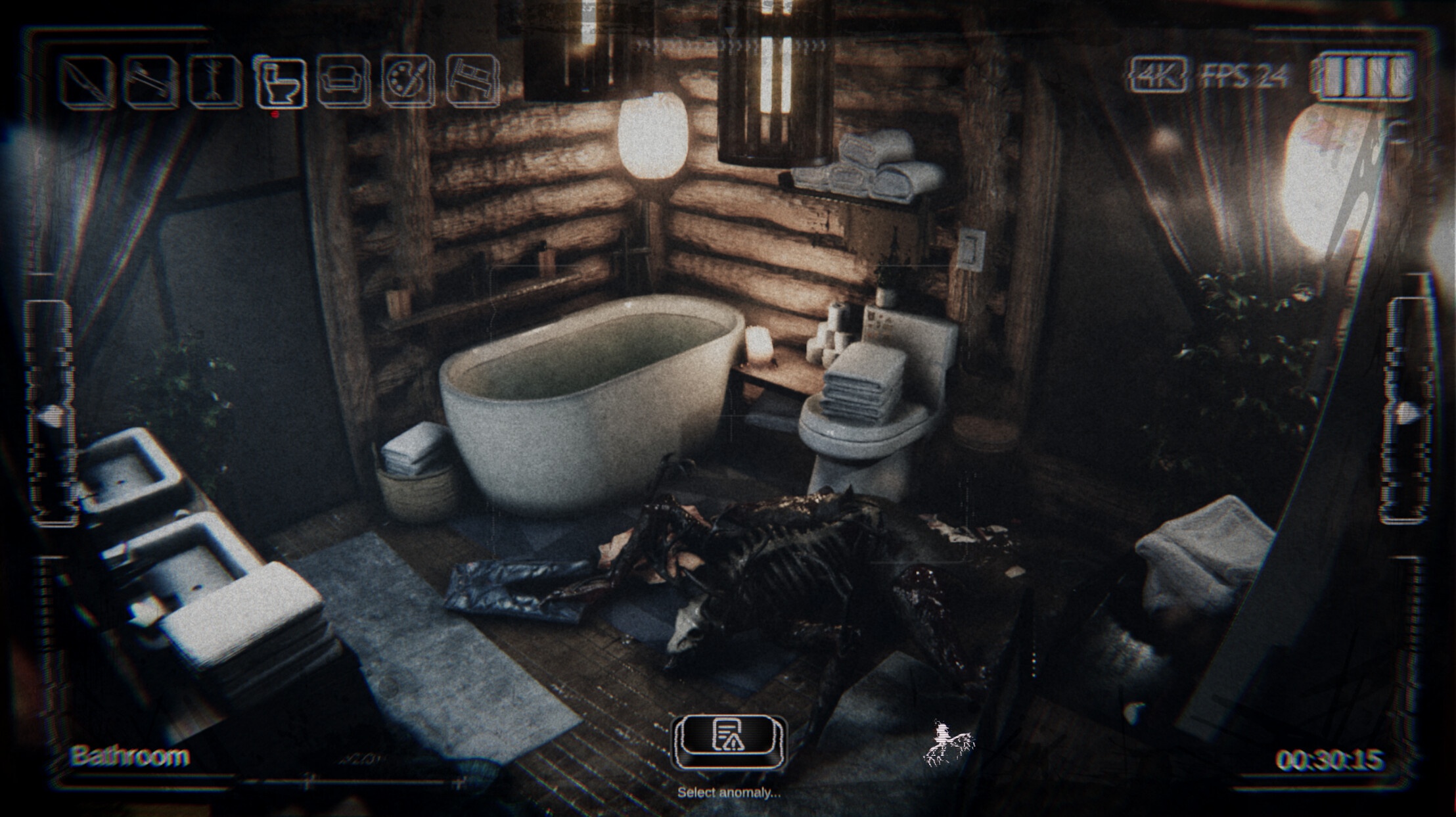Open the paint palette studio camera
1456x817 pixels.
click(x=407, y=83)
